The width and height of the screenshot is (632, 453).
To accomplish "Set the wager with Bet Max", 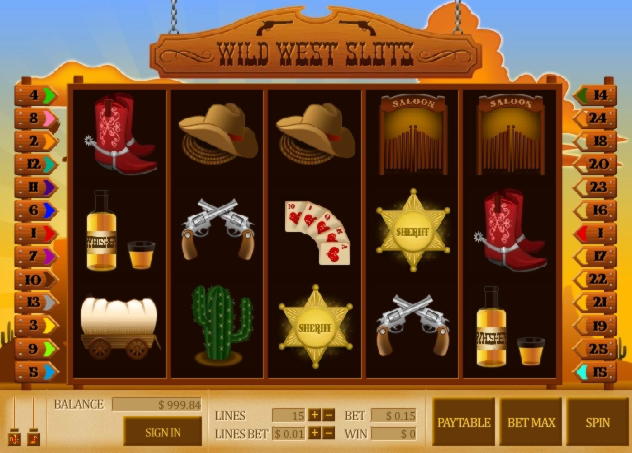I will (531, 422).
